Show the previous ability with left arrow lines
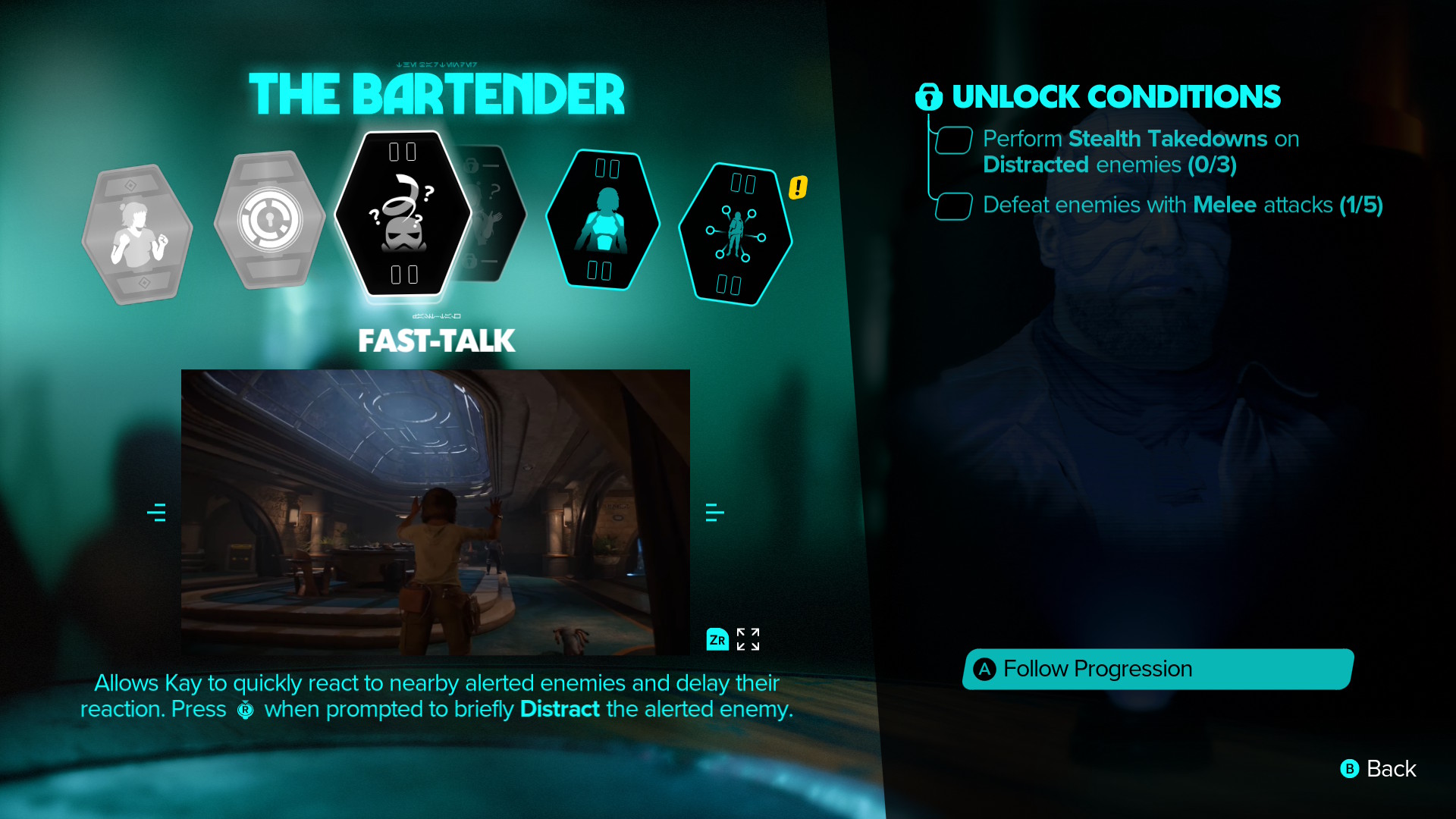Image resolution: width=1456 pixels, height=819 pixels. 156,513
